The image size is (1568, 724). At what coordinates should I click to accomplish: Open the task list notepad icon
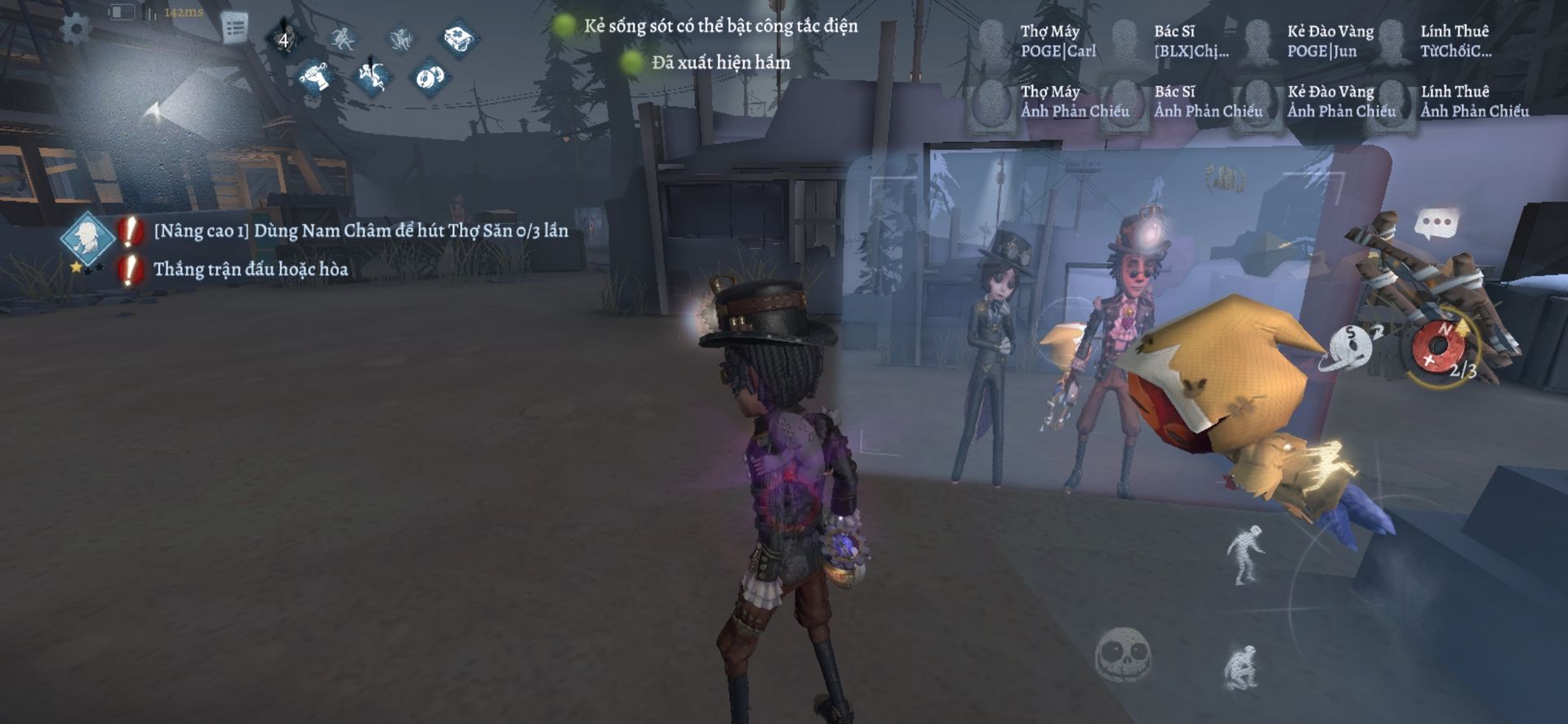234,29
